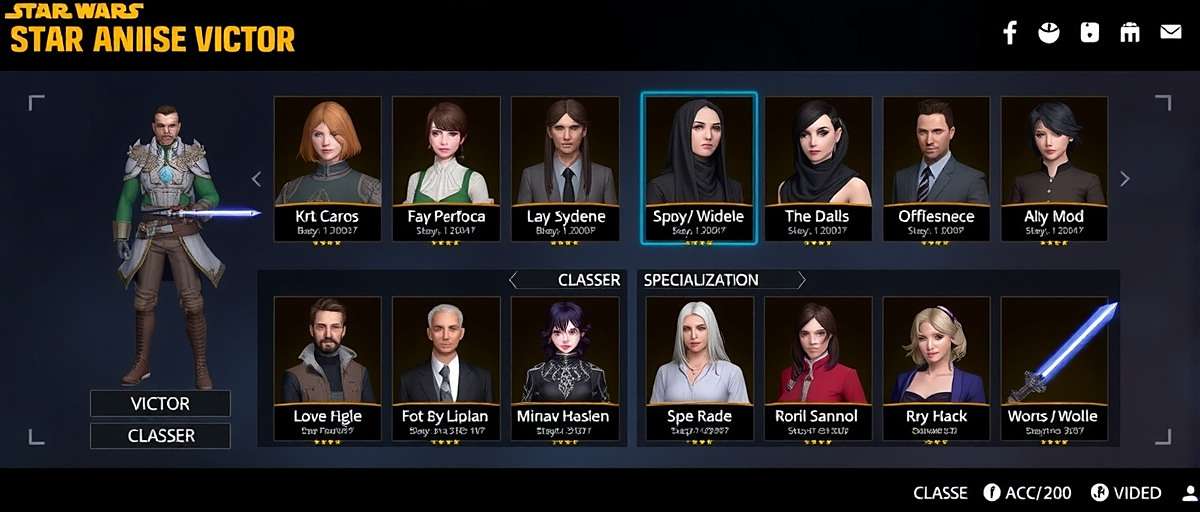
Task: Select the Love Hgle character card
Action: 327,368
